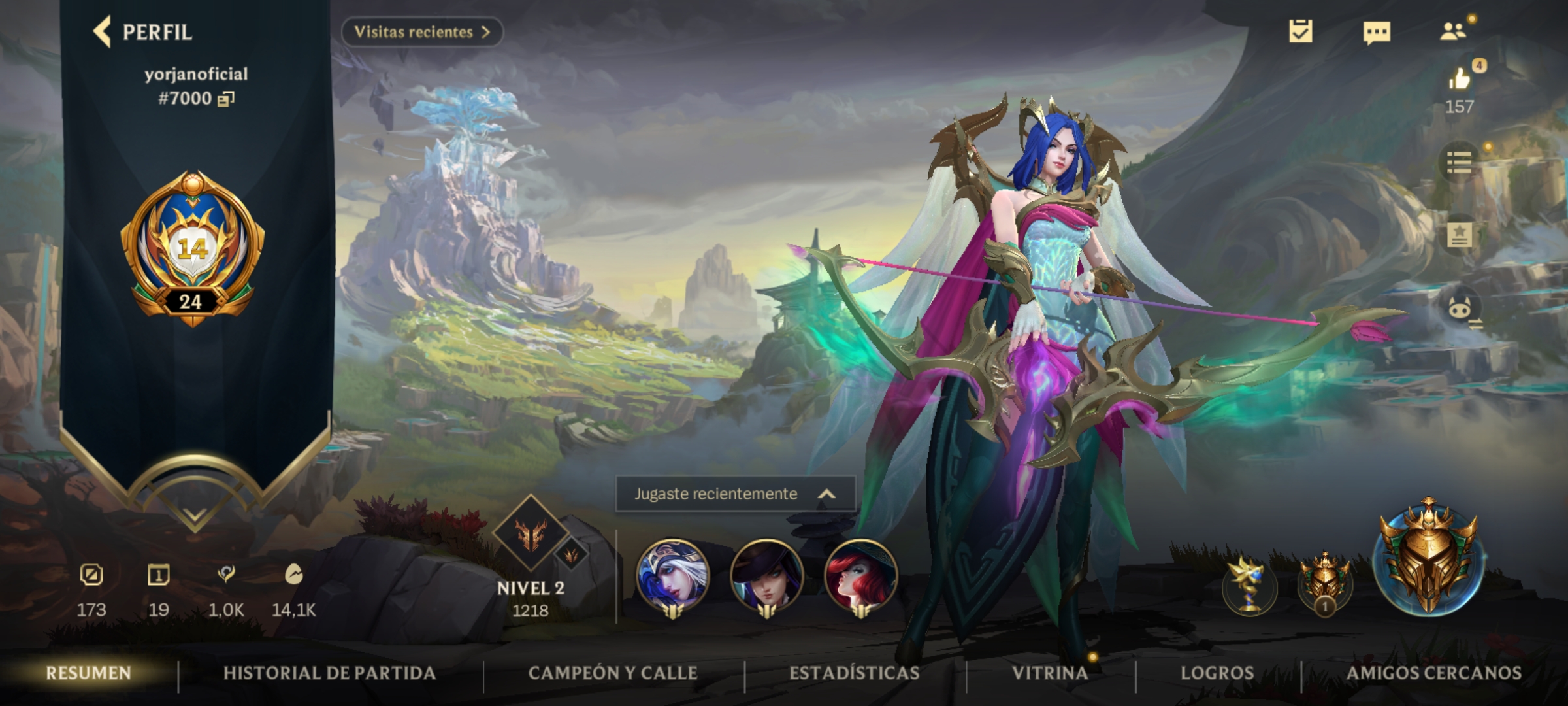
Task: Switch to Amigos Cercanos tab
Action: point(1434,673)
